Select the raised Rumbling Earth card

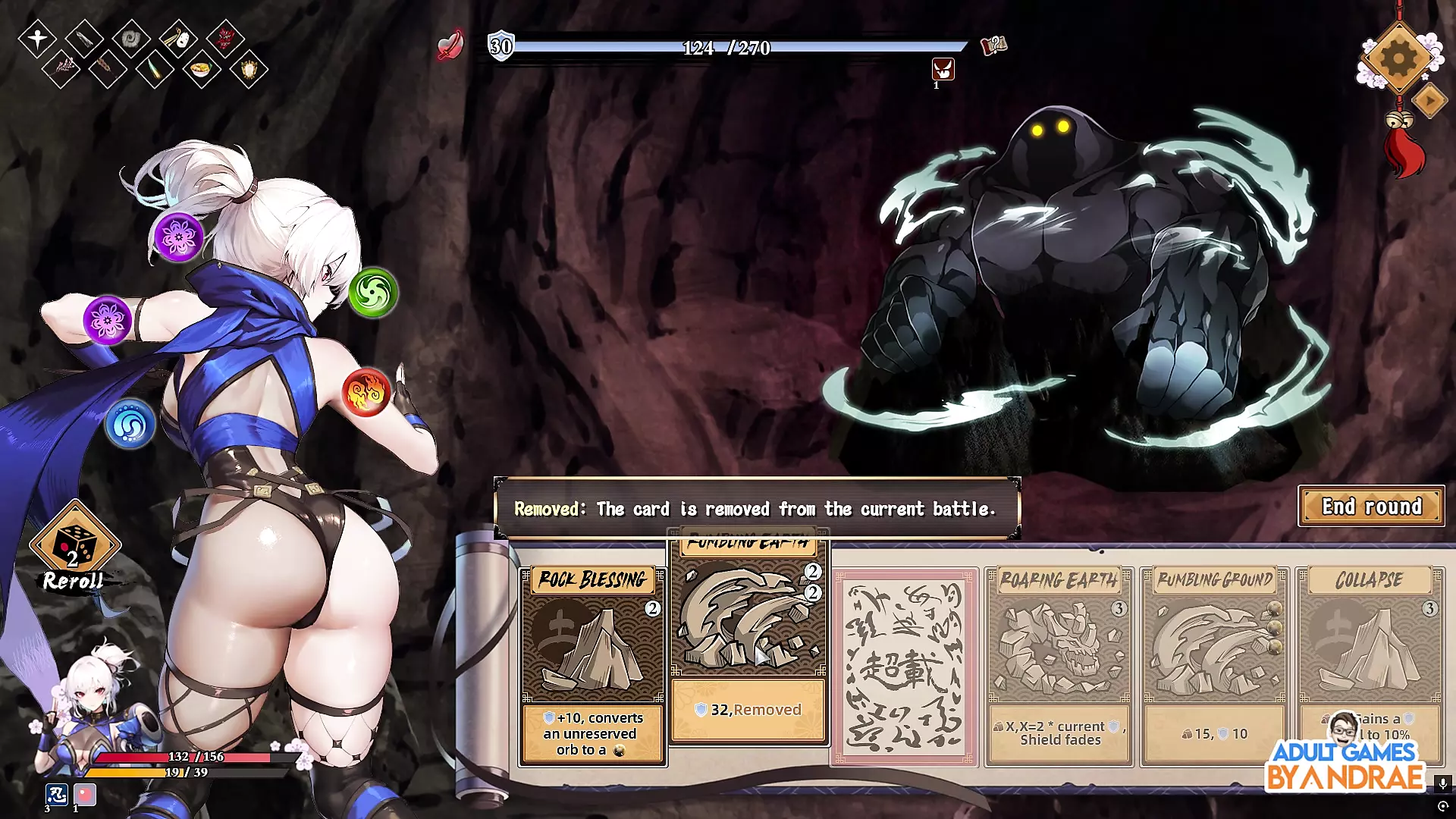point(748,637)
